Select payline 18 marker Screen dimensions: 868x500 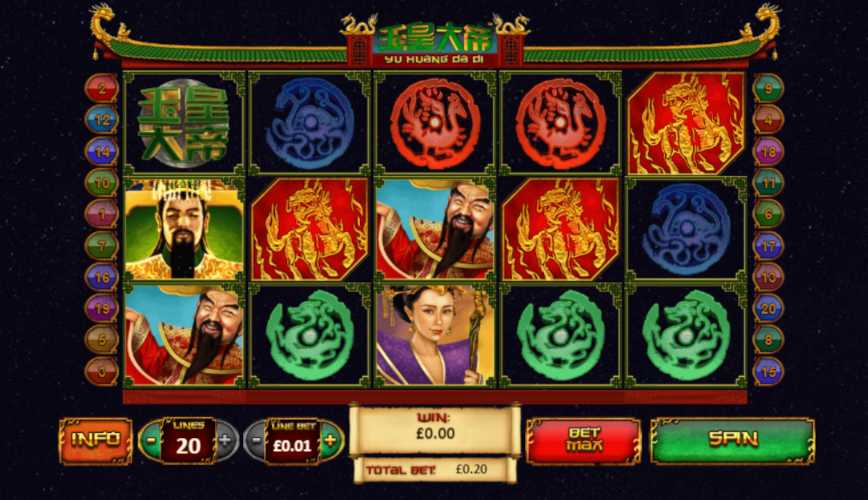coord(768,151)
